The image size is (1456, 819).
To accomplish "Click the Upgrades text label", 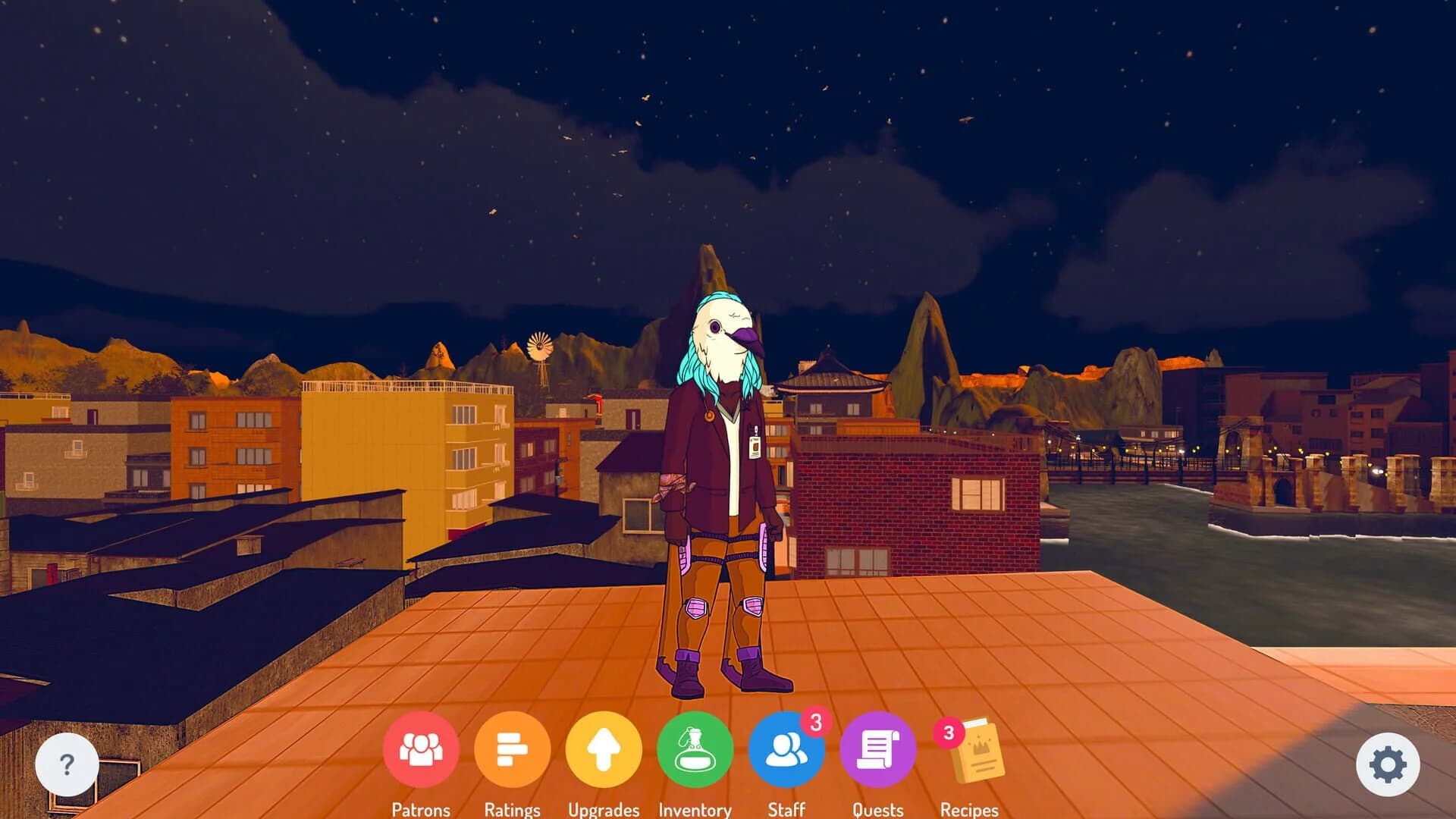I will pyautogui.click(x=604, y=810).
